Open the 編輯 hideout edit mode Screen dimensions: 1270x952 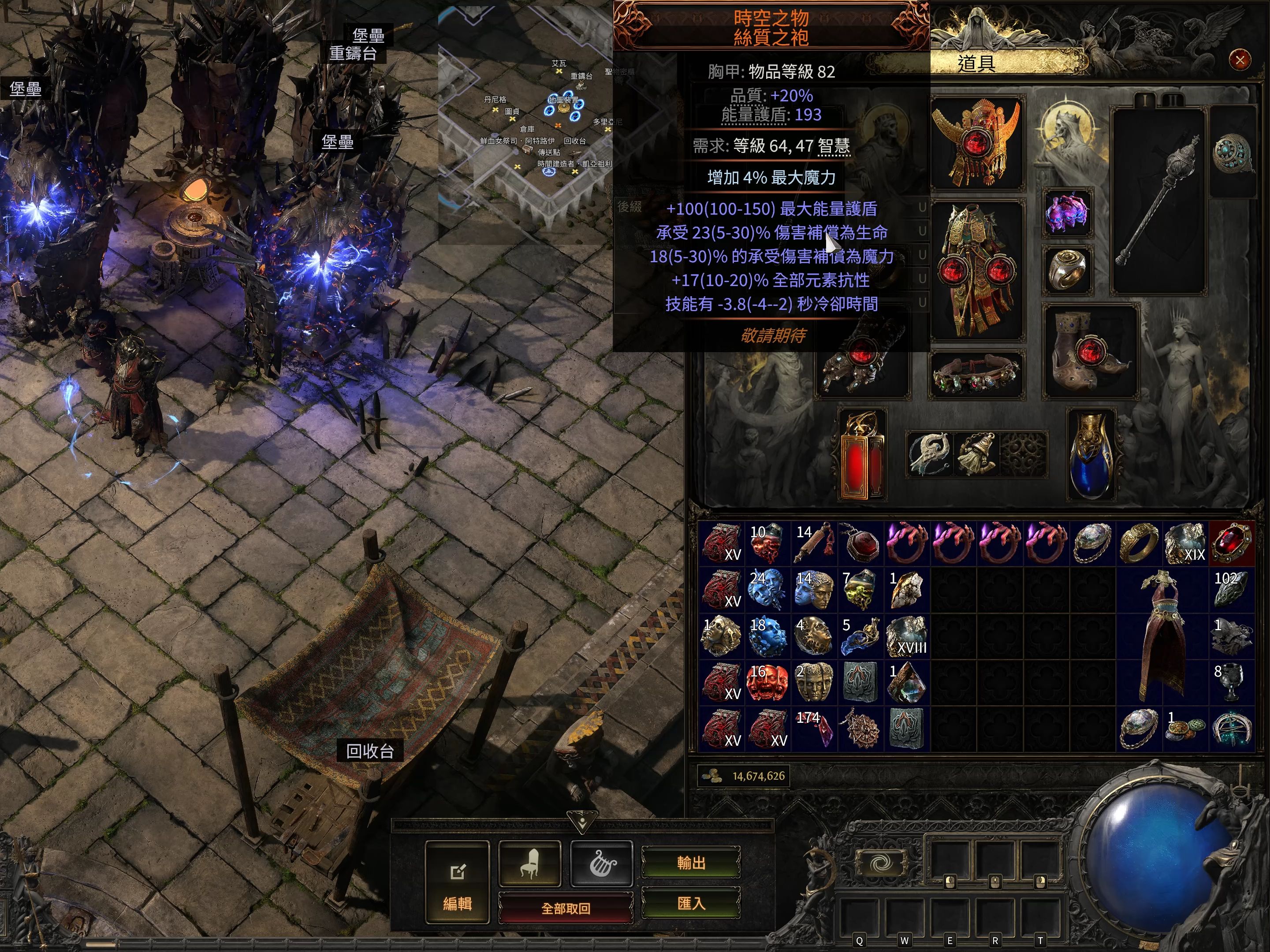457,882
